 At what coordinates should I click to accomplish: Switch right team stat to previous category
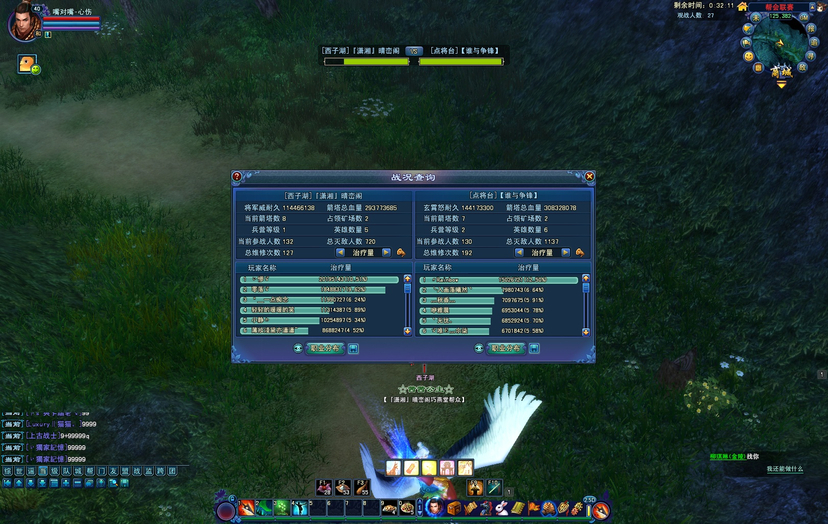pos(520,253)
